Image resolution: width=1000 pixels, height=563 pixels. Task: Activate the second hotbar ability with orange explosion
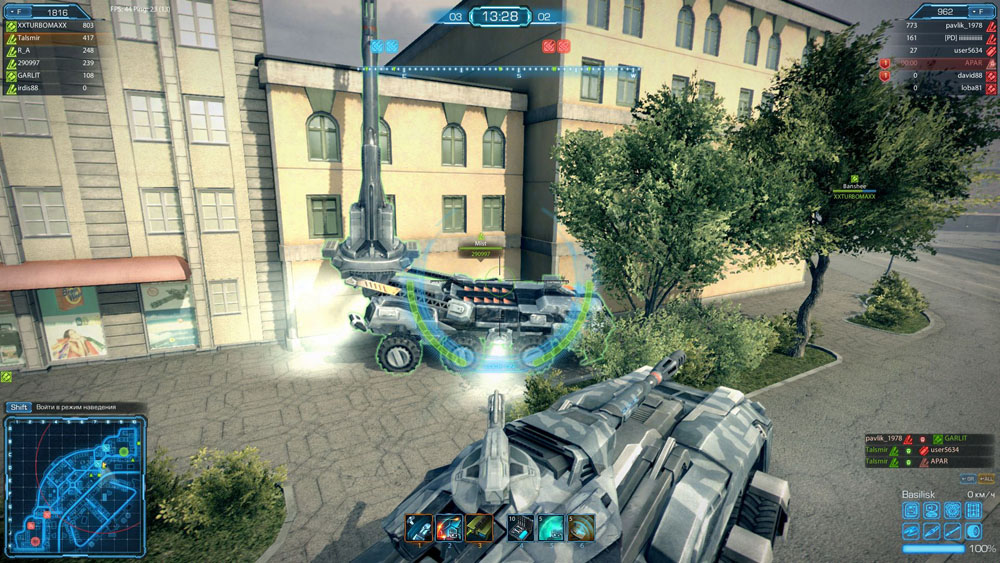pos(450,528)
